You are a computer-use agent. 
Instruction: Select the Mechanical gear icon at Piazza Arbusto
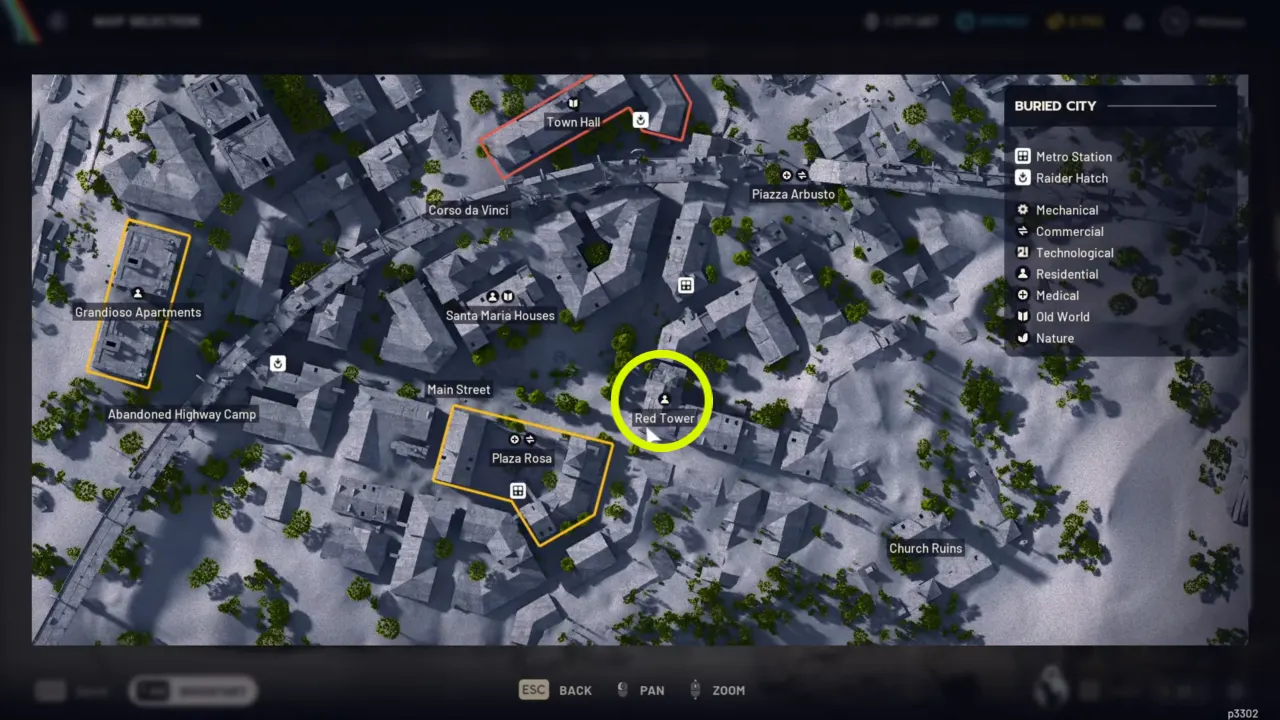pyautogui.click(x=786, y=175)
